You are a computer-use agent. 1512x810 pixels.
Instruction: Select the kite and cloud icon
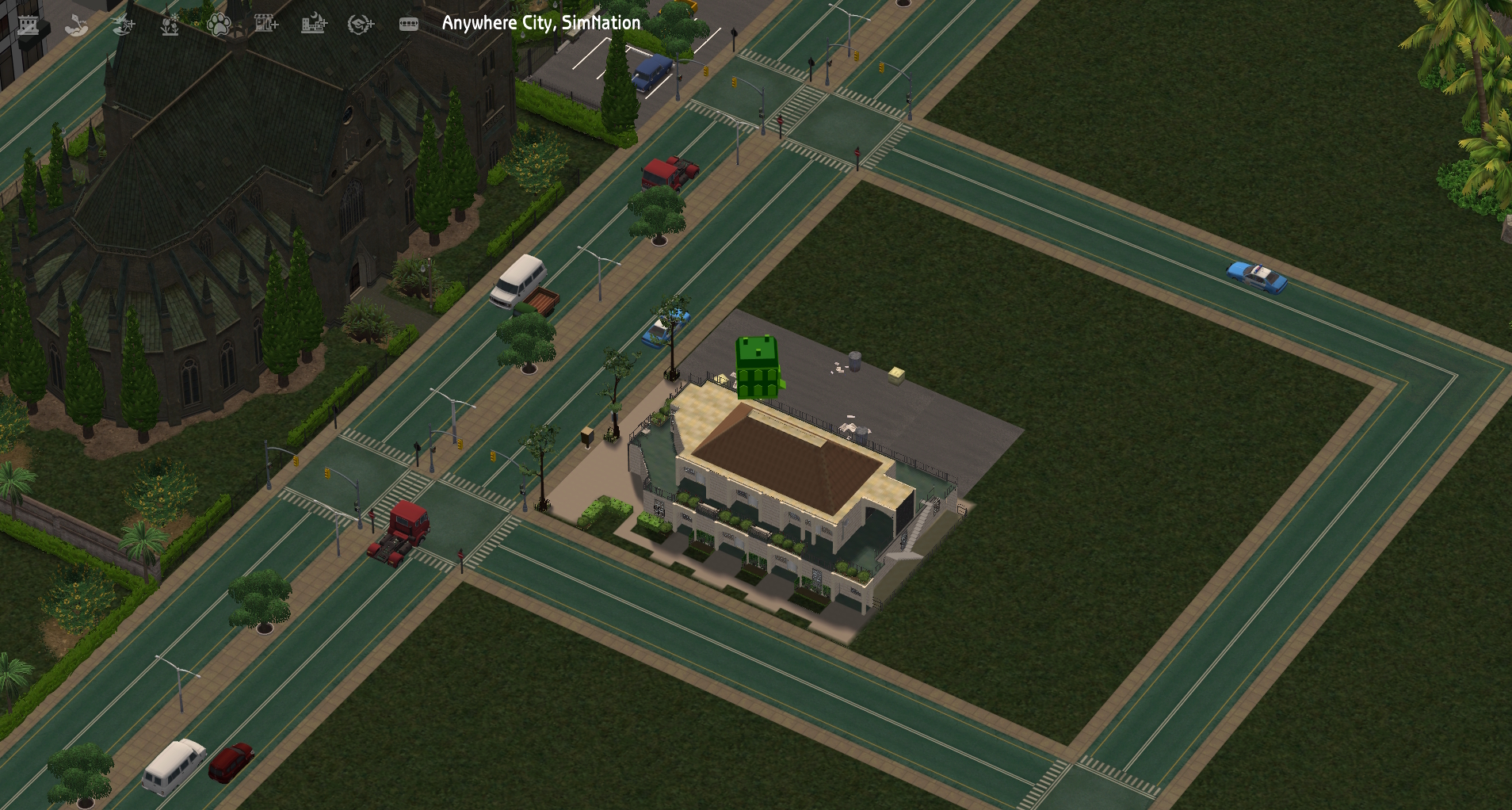(x=76, y=25)
